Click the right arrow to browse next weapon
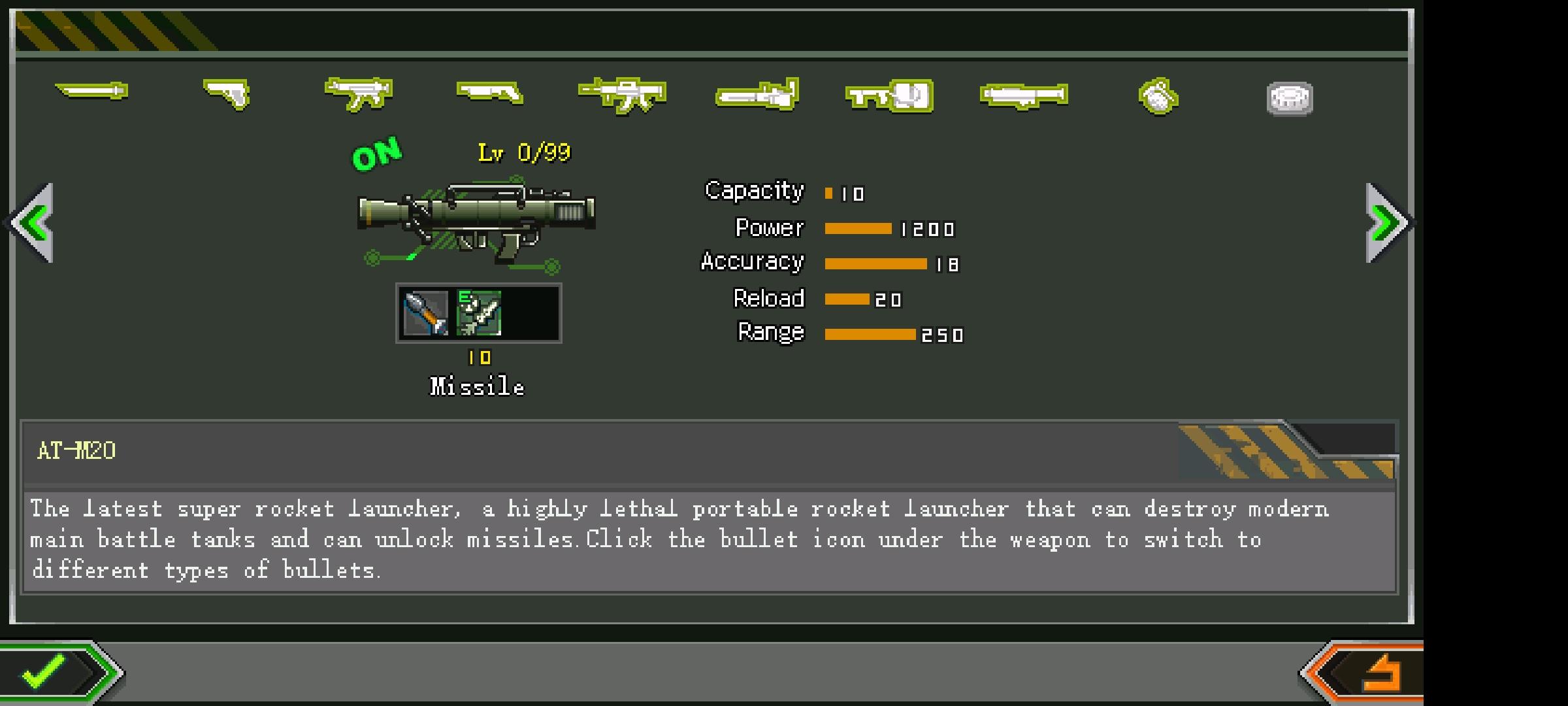Image resolution: width=1568 pixels, height=706 pixels. tap(1385, 224)
